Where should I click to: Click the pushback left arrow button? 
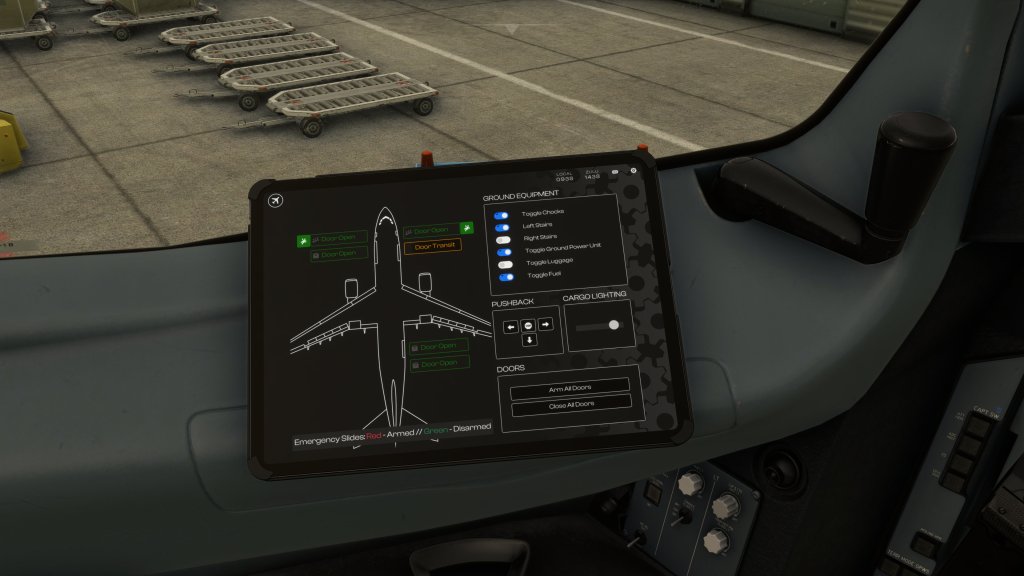tap(510, 325)
